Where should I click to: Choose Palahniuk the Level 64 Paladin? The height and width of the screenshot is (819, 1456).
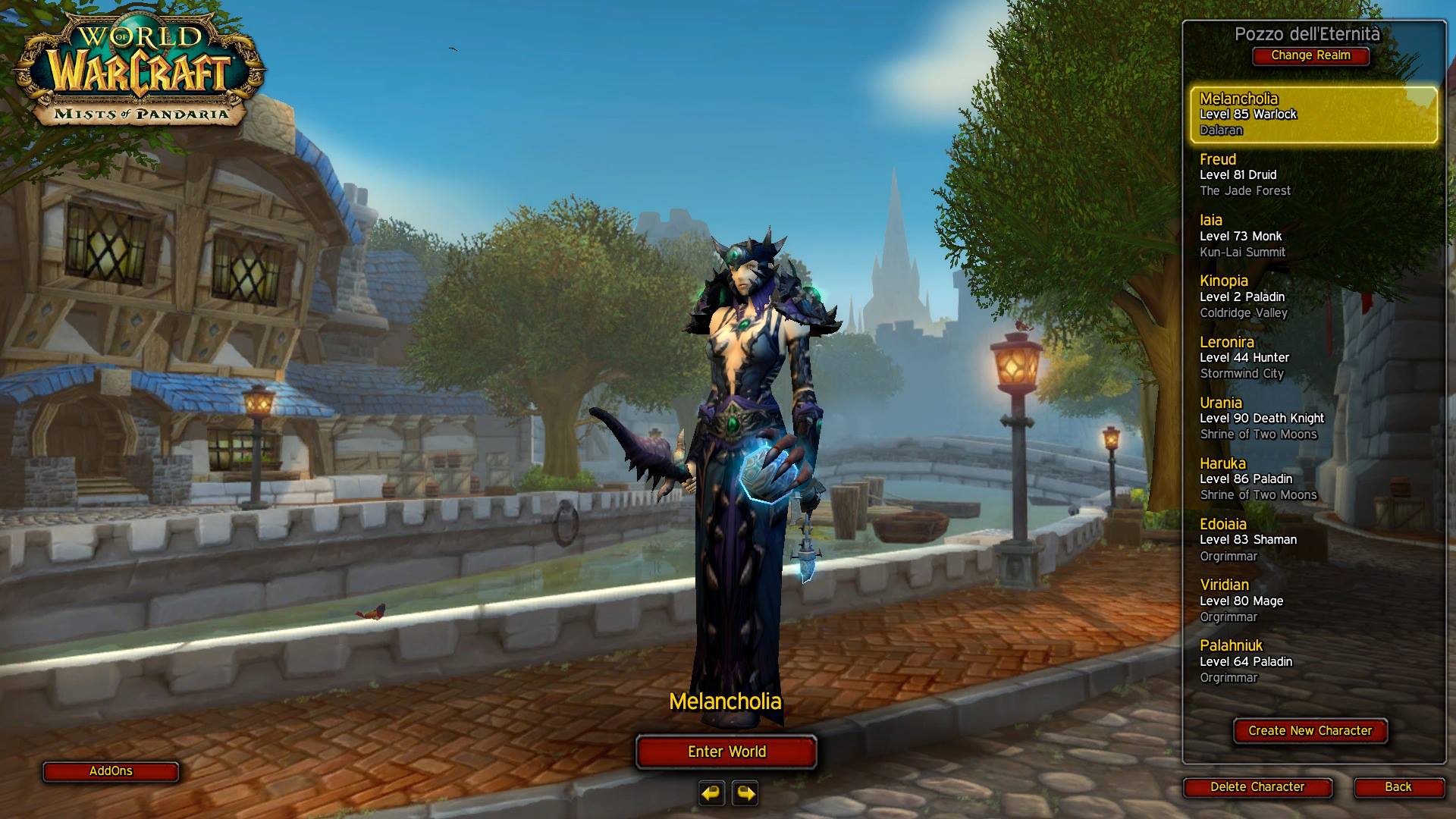(1313, 661)
